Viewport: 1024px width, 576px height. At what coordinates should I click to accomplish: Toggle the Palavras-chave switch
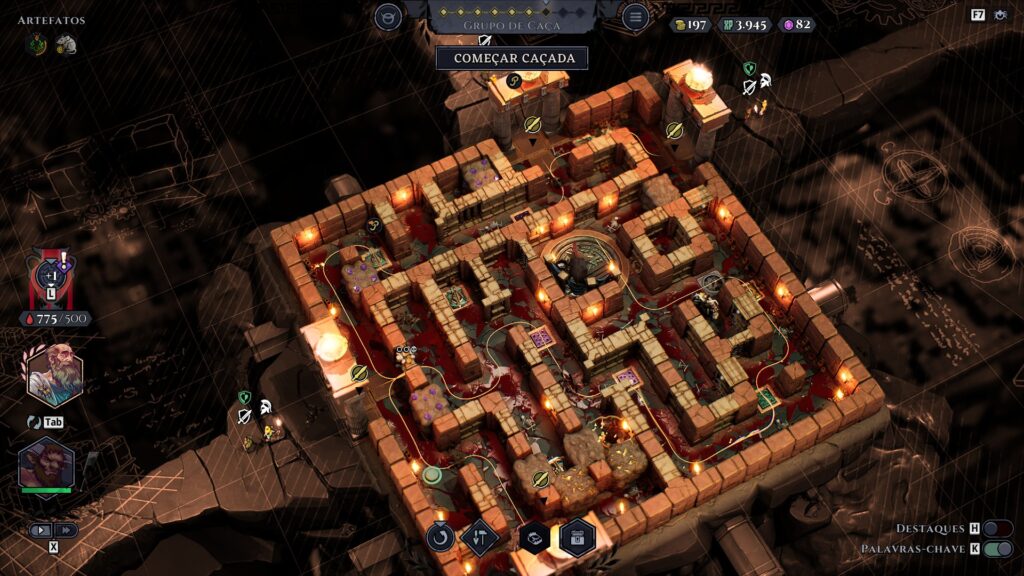[997, 548]
